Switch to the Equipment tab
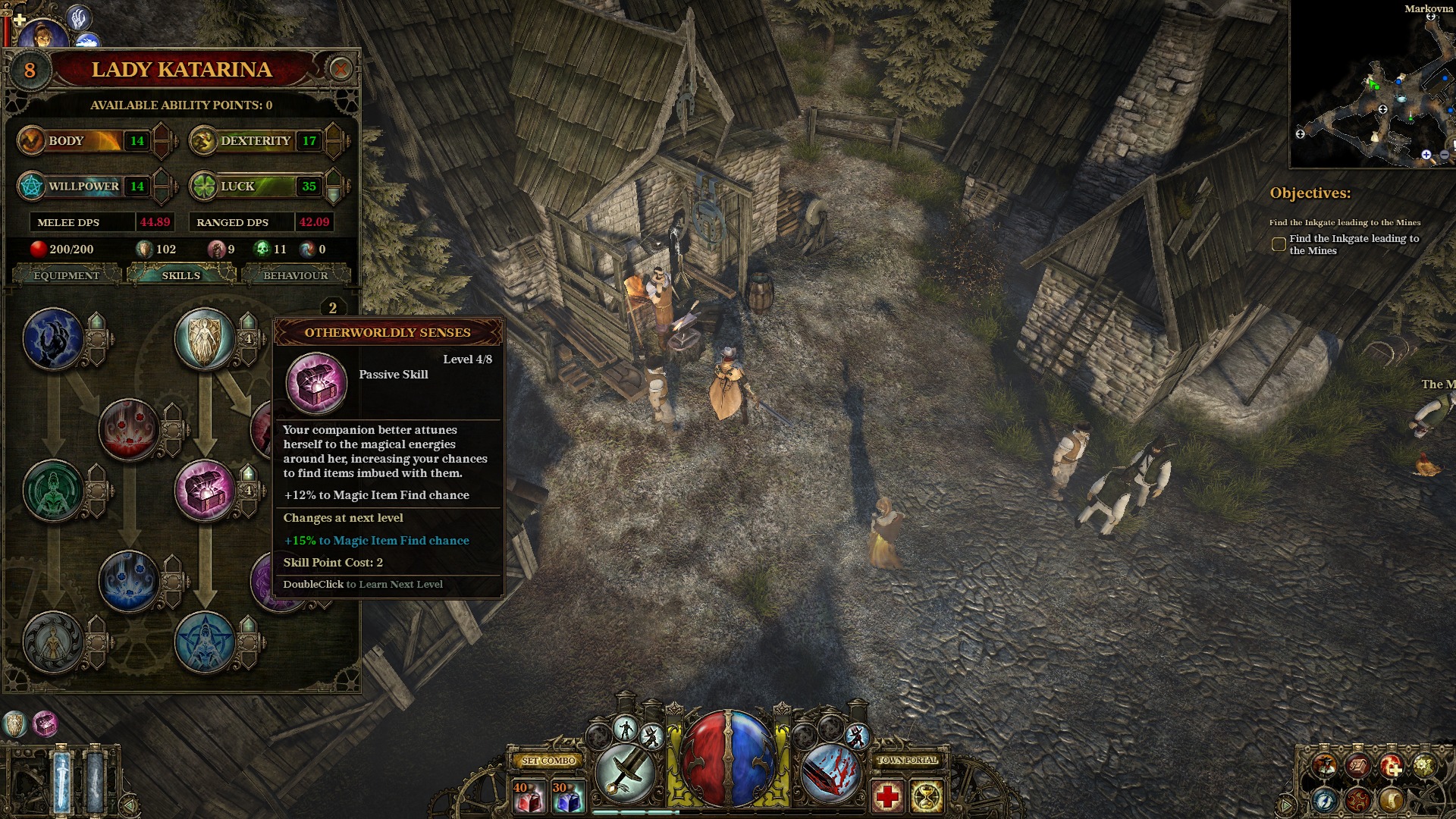The image size is (1456, 819). [67, 275]
